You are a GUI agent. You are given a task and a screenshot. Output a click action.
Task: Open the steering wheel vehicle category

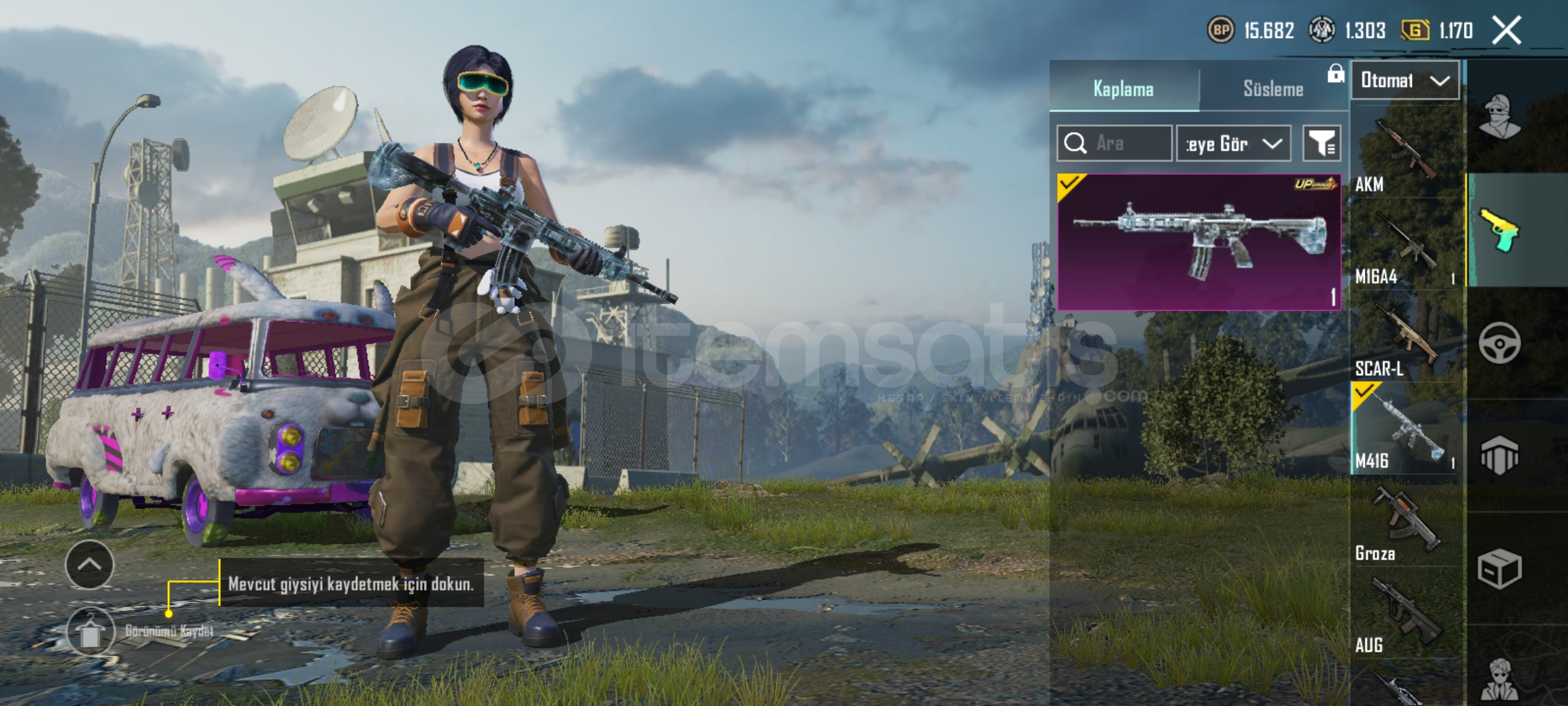point(1499,343)
